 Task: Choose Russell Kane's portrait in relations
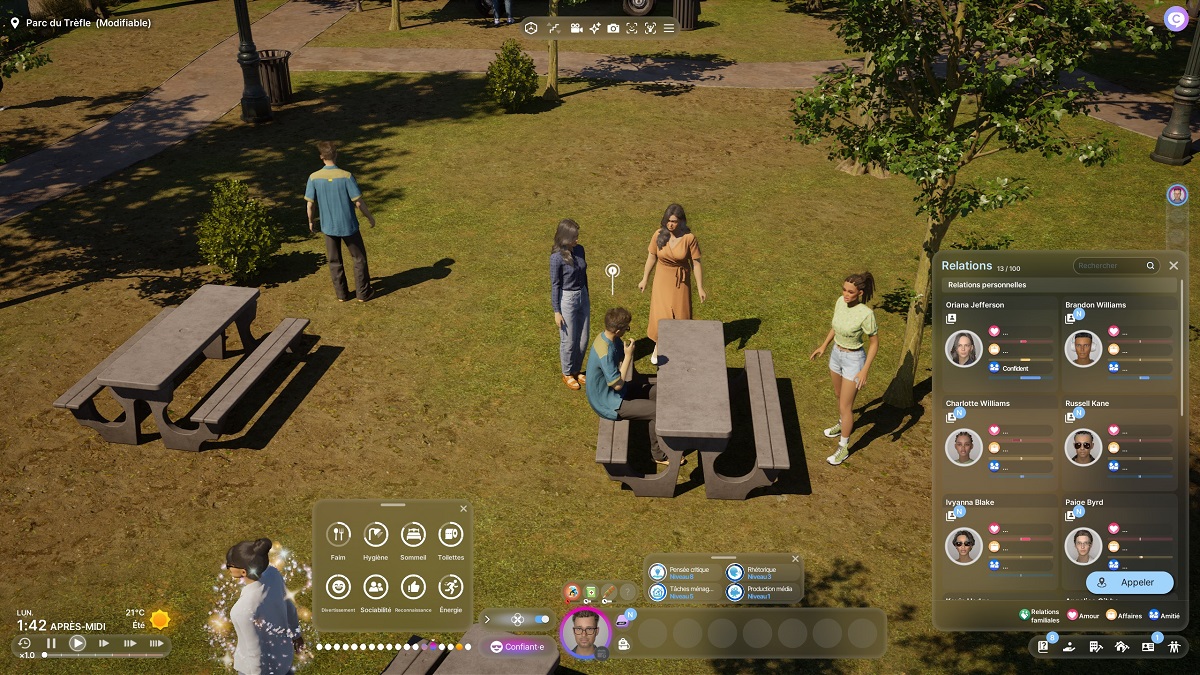click(1083, 447)
